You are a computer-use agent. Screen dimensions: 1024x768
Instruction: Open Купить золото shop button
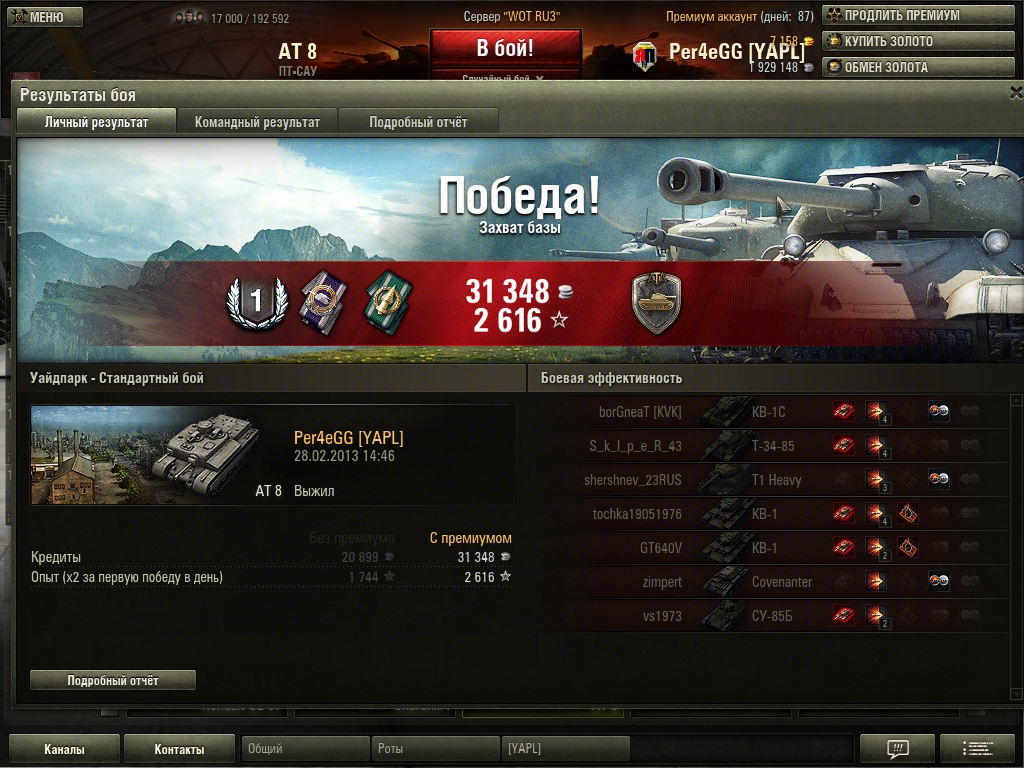pyautogui.click(x=891, y=42)
